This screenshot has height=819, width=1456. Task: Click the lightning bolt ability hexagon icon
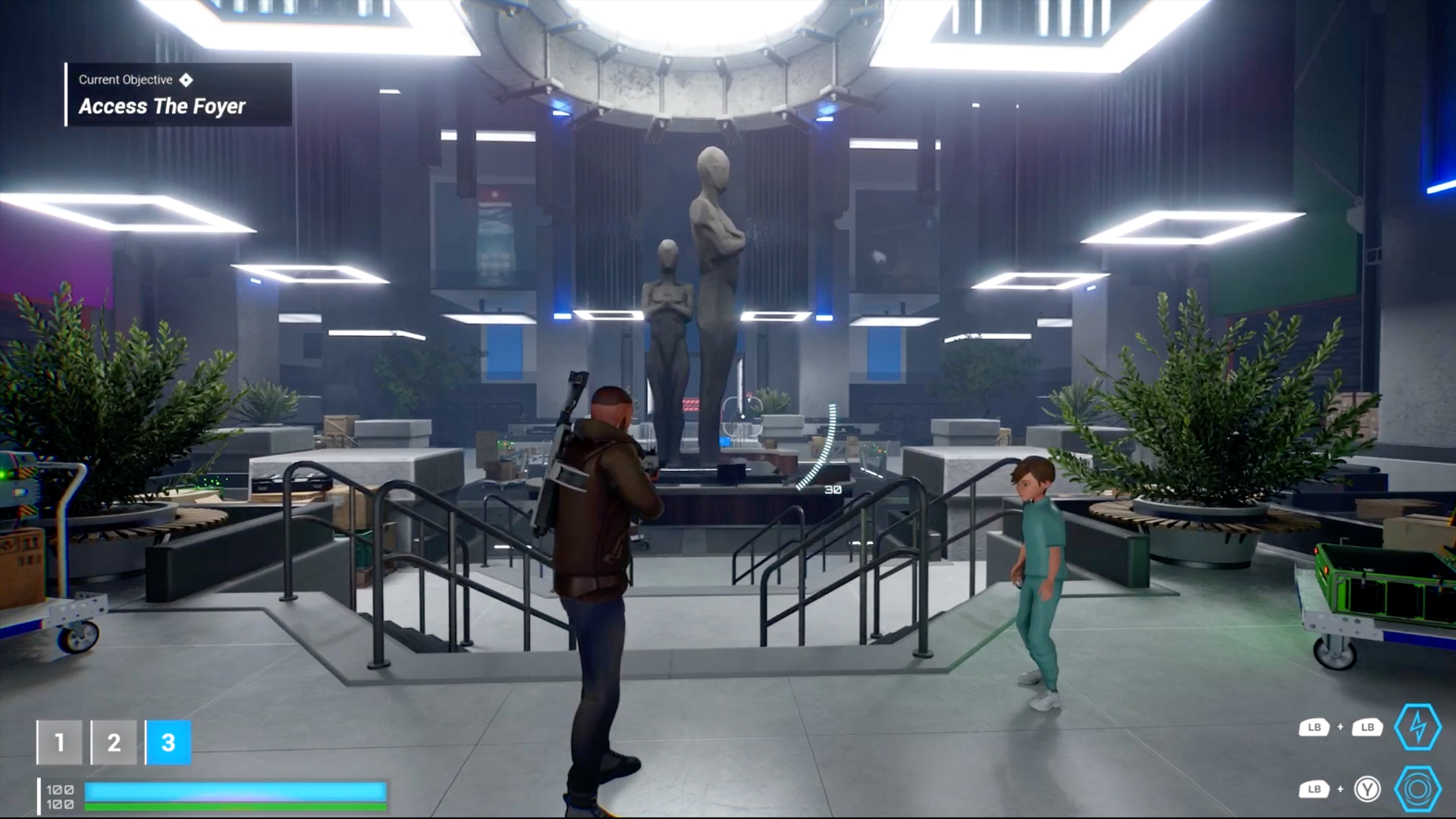[1417, 726]
